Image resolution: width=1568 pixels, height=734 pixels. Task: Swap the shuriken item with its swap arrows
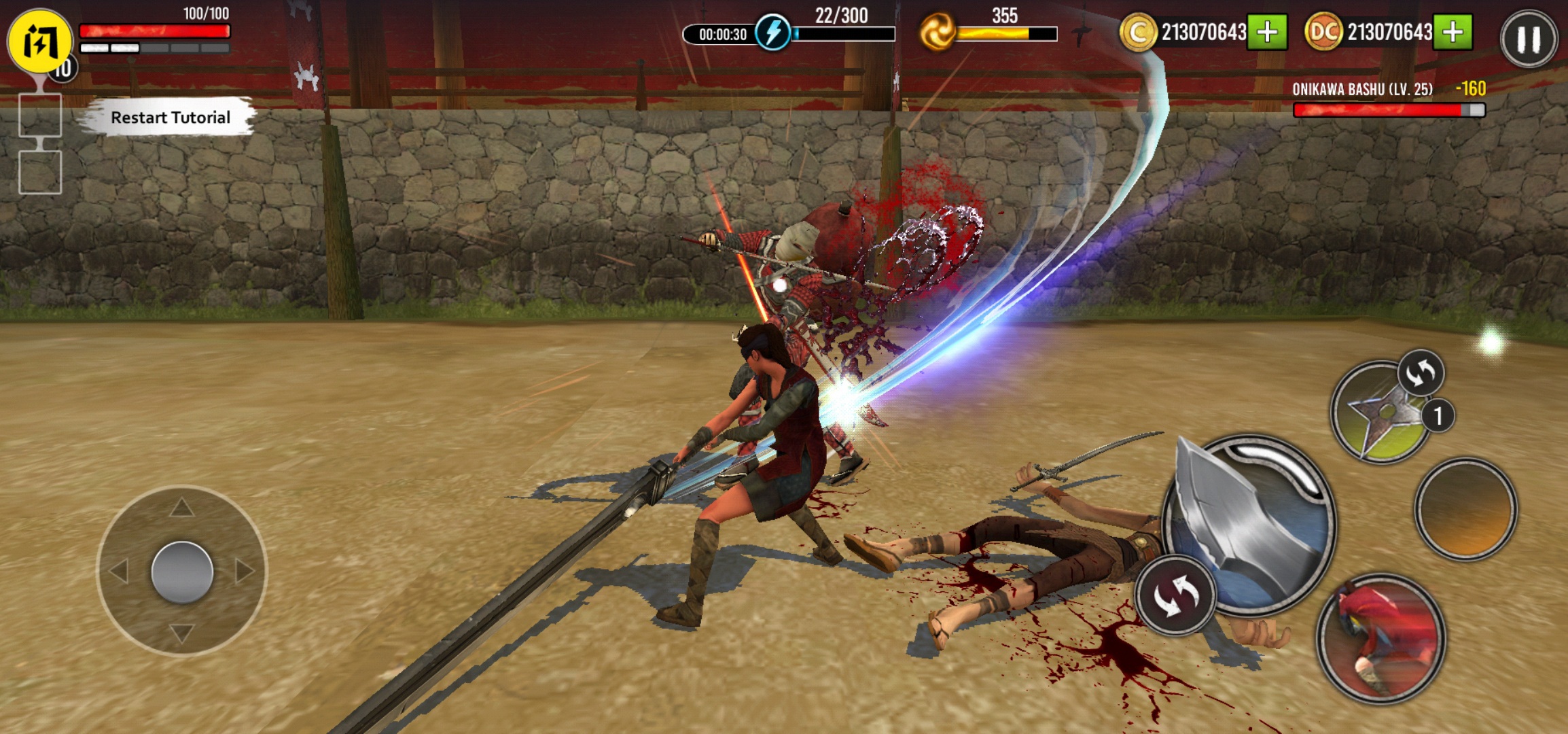click(x=1421, y=372)
